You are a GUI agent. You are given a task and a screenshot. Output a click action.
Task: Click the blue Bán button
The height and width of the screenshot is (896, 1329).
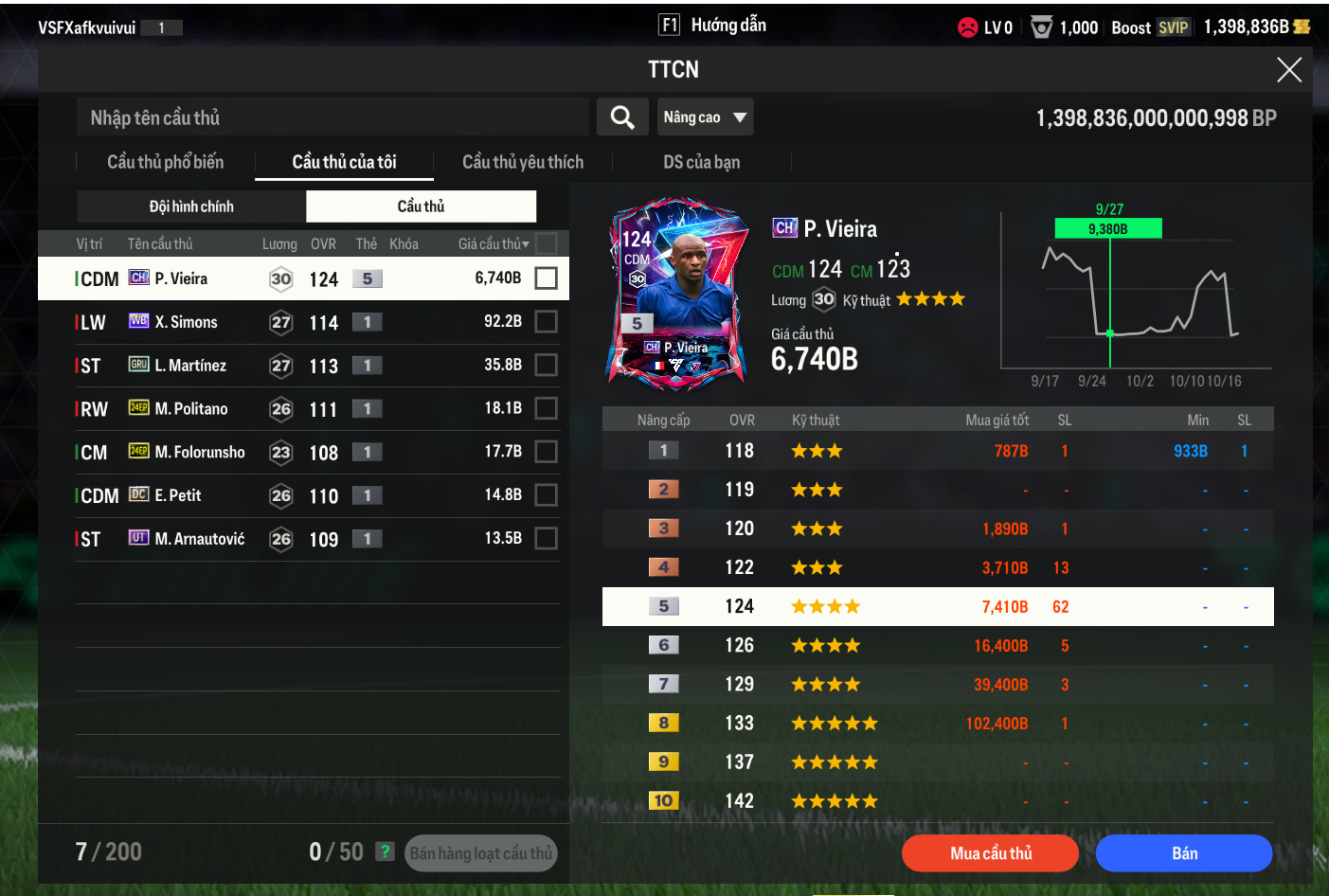pyautogui.click(x=1184, y=853)
